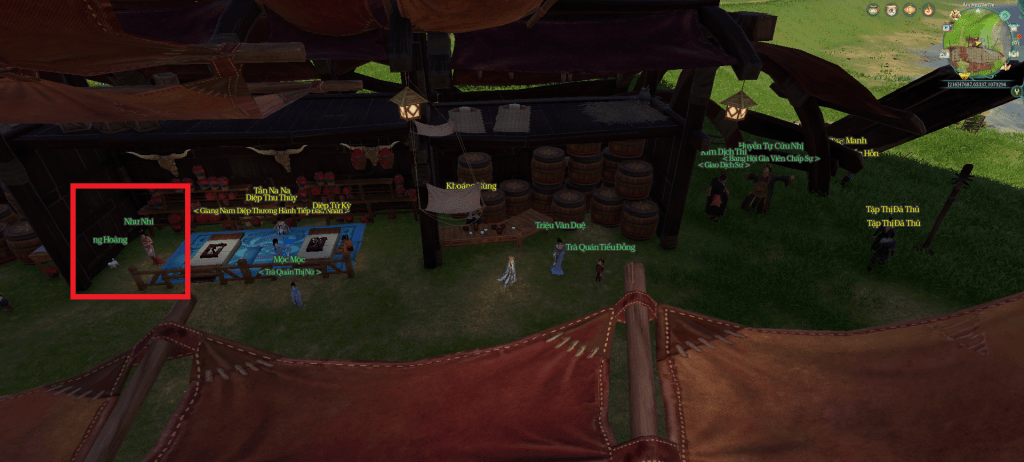Click the picture icon left of minimap

click(x=944, y=54)
